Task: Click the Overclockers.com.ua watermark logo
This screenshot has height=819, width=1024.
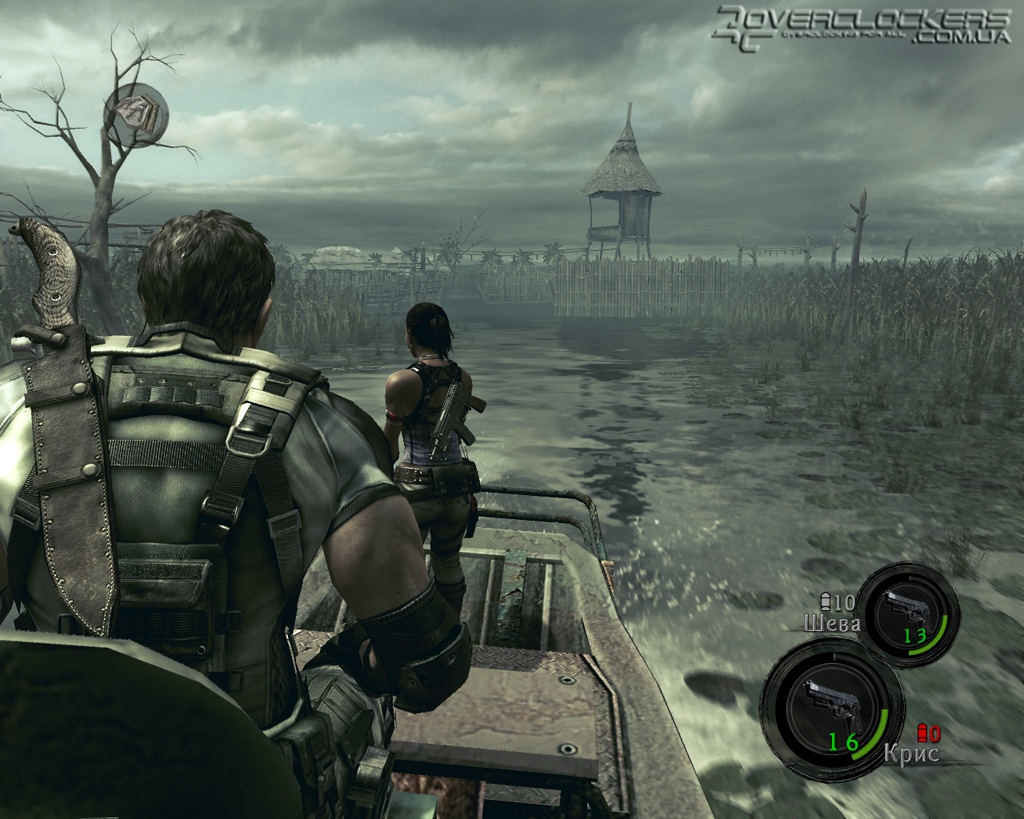Action: pyautogui.click(x=862, y=28)
